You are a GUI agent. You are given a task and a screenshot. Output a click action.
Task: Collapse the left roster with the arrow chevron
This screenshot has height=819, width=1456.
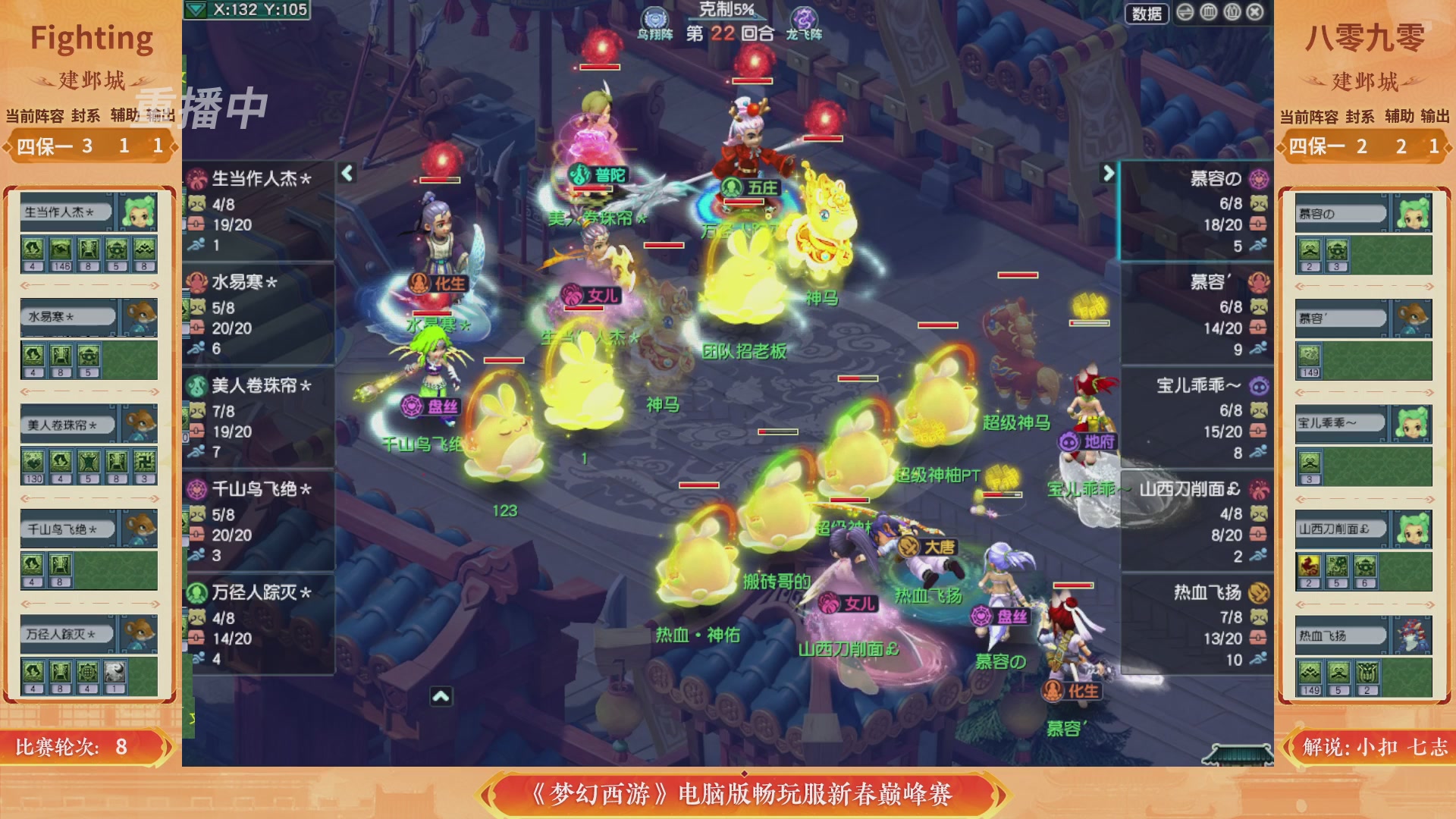coord(347,174)
